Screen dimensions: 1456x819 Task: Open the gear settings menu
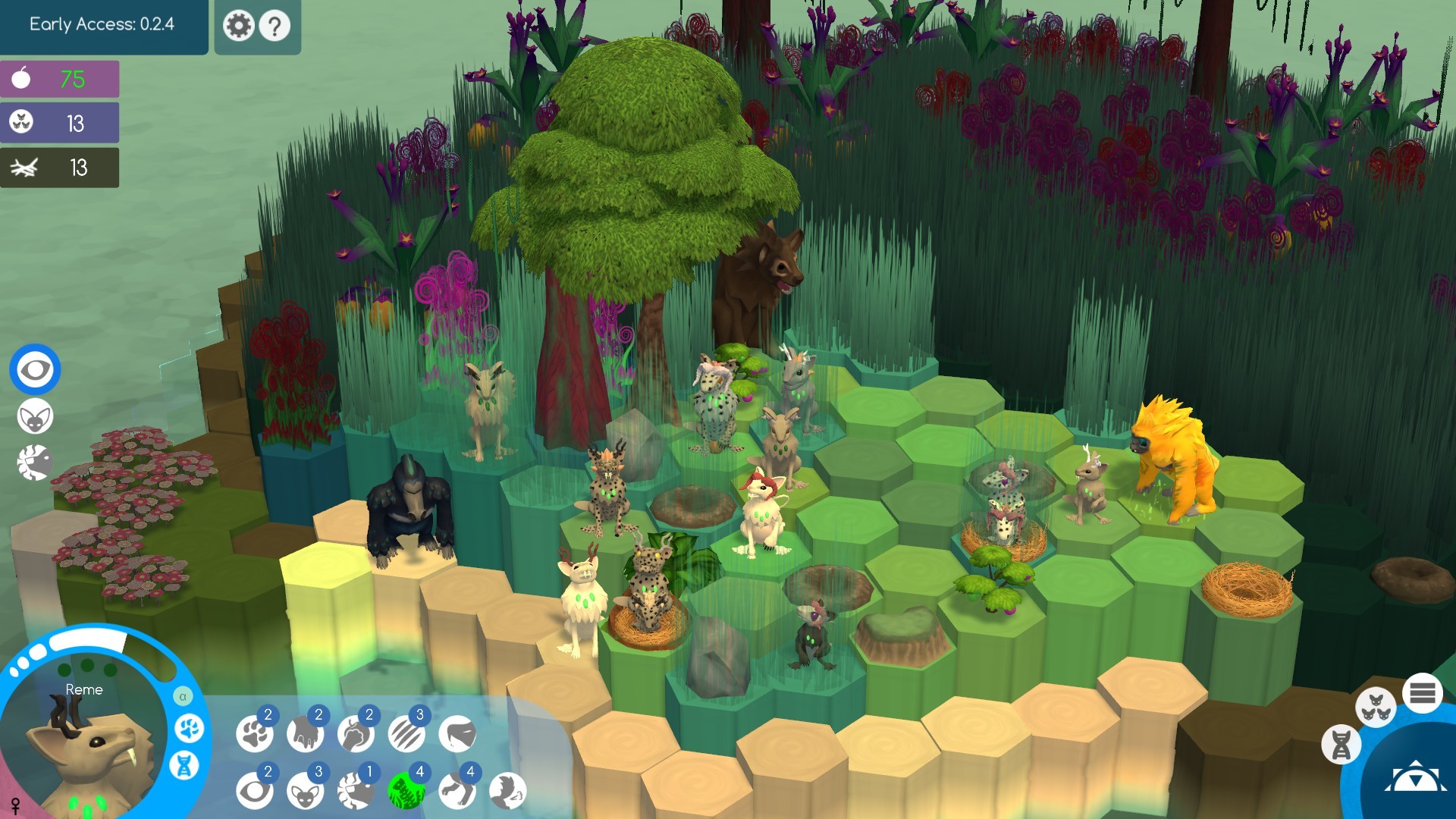[x=238, y=26]
